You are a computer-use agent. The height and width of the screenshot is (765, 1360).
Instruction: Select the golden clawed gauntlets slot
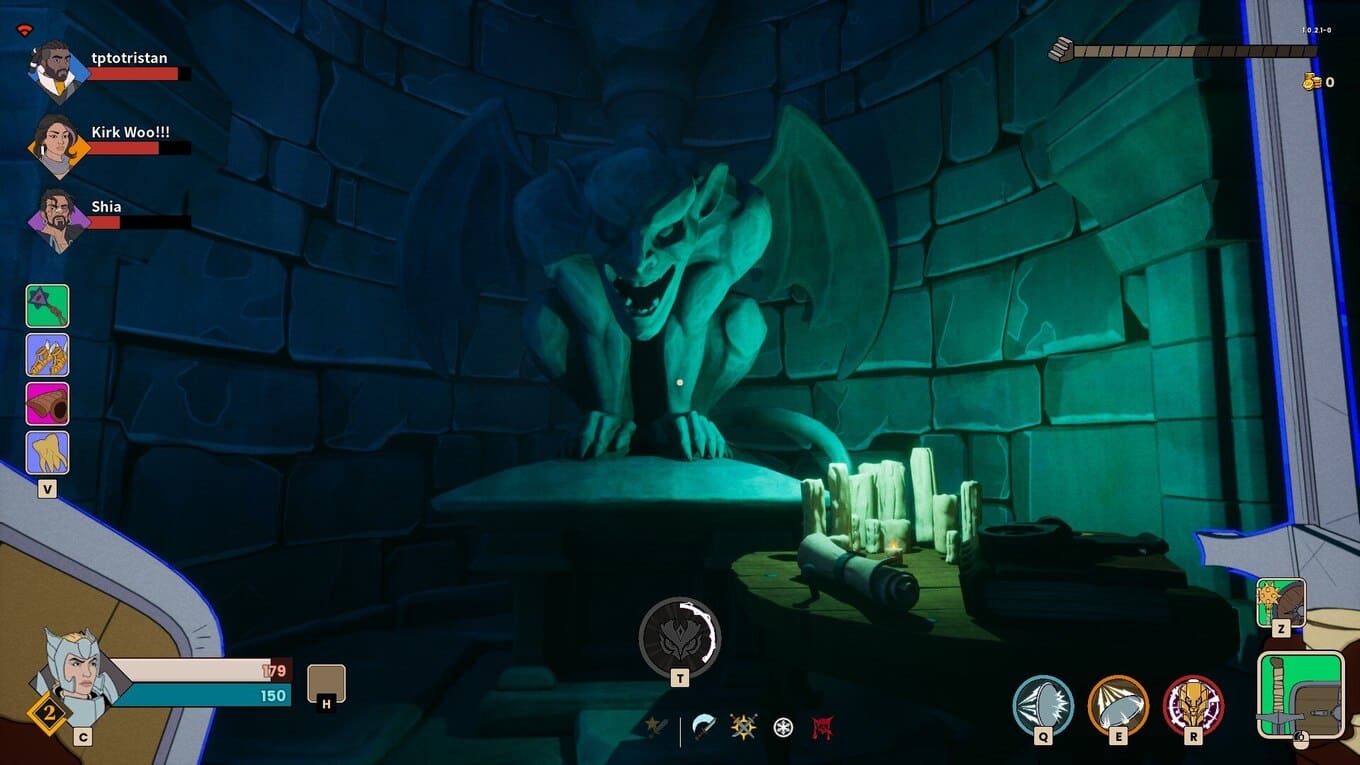pyautogui.click(x=47, y=355)
